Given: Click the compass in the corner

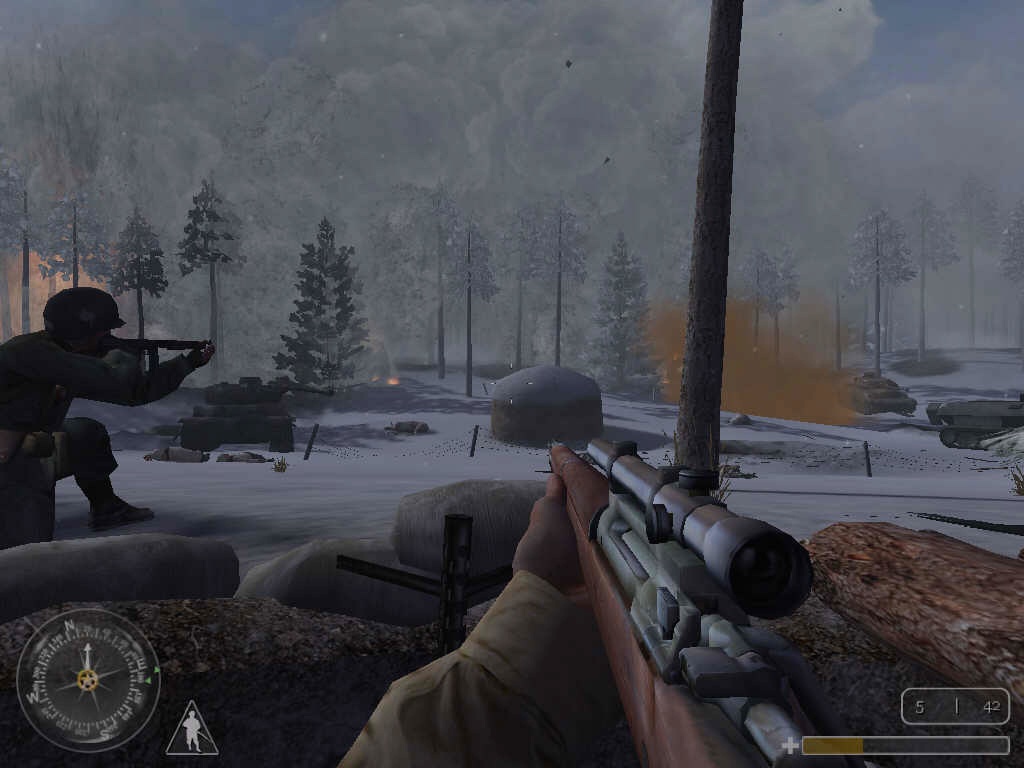Looking at the screenshot, I should 88,680.
